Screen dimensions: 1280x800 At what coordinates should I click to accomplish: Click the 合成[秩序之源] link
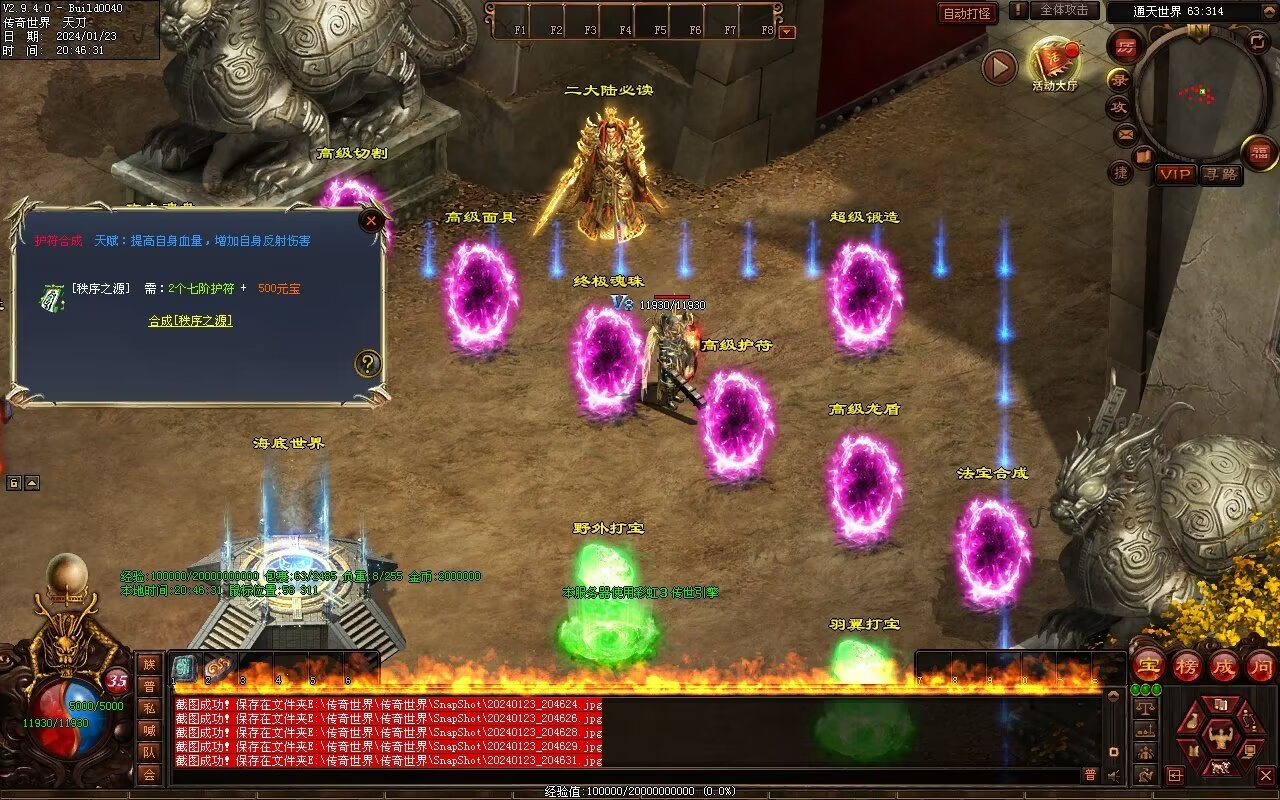point(190,321)
